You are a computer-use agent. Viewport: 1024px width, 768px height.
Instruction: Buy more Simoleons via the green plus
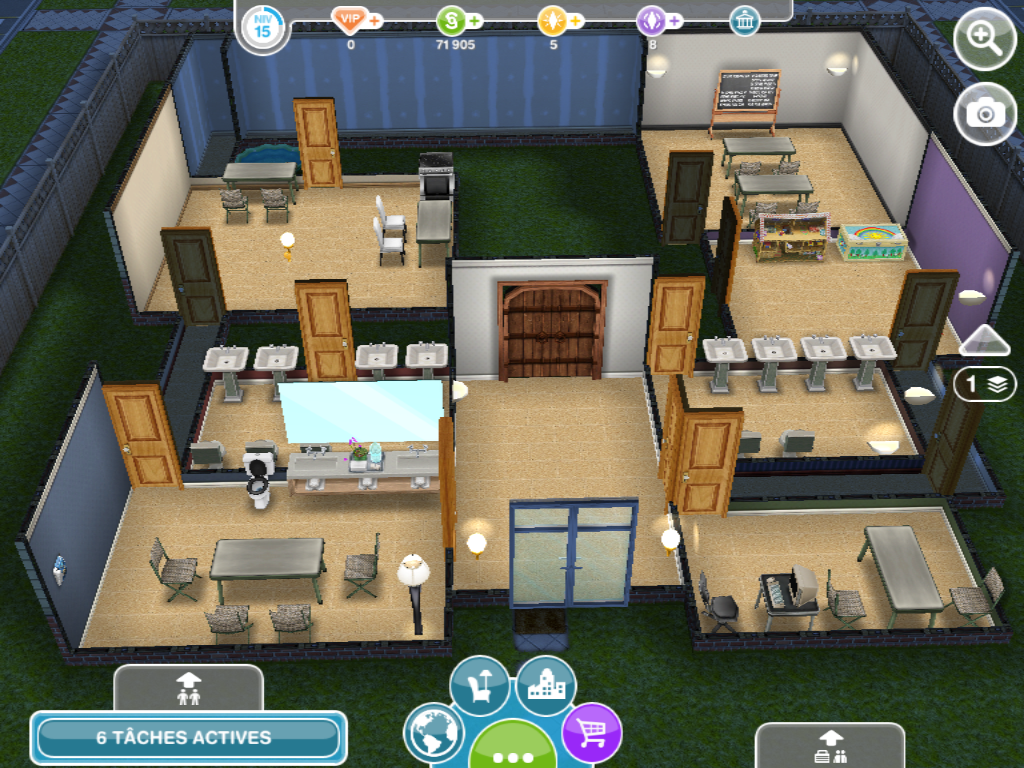[474, 20]
